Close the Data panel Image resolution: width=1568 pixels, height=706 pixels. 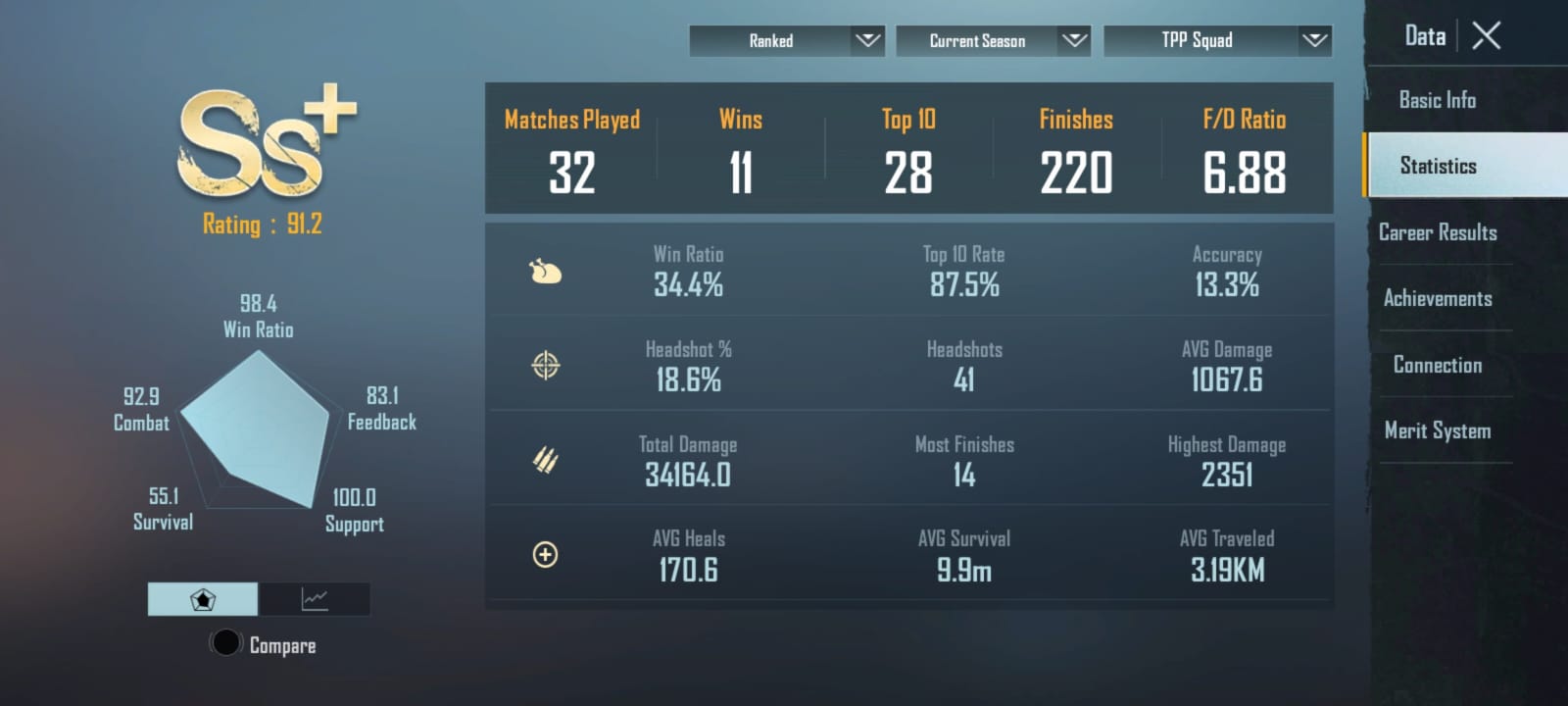1487,36
